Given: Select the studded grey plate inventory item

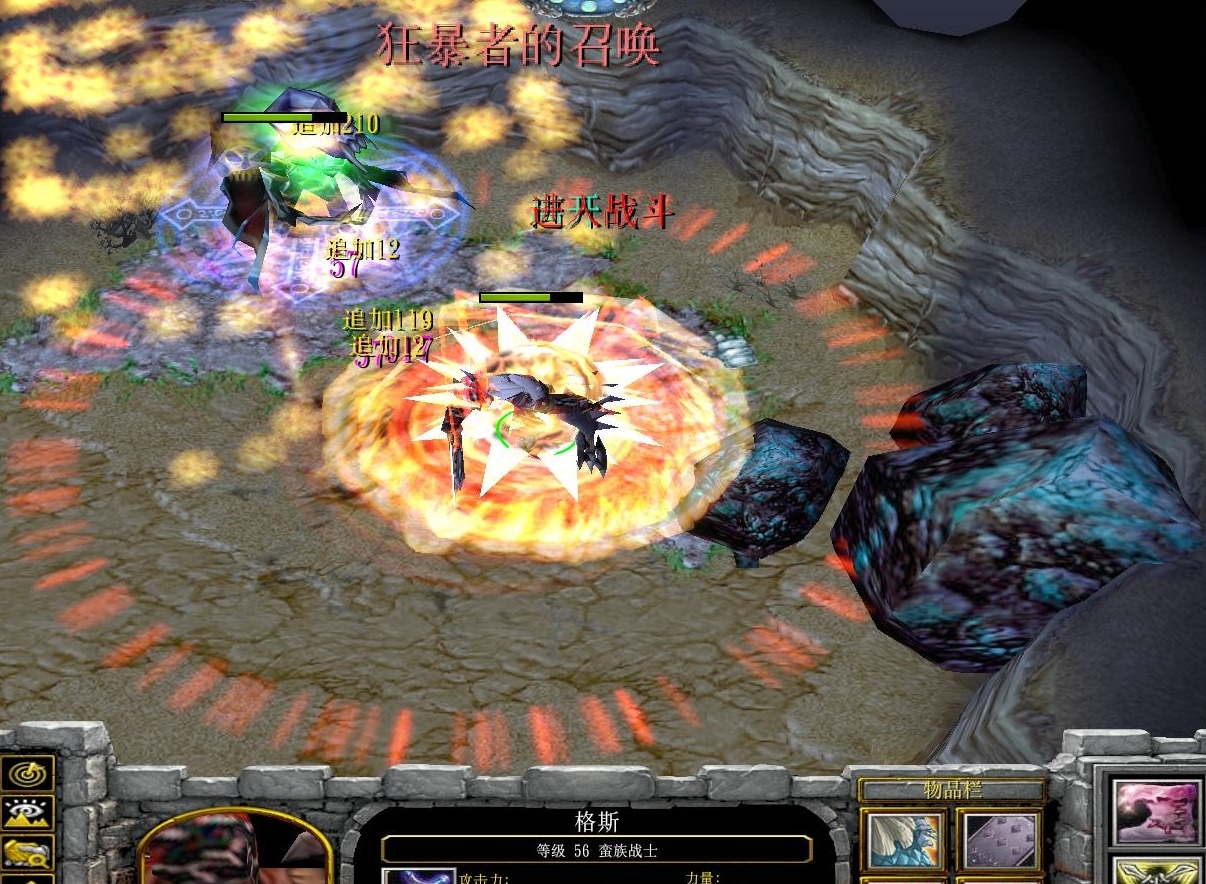Looking at the screenshot, I should [x=998, y=839].
